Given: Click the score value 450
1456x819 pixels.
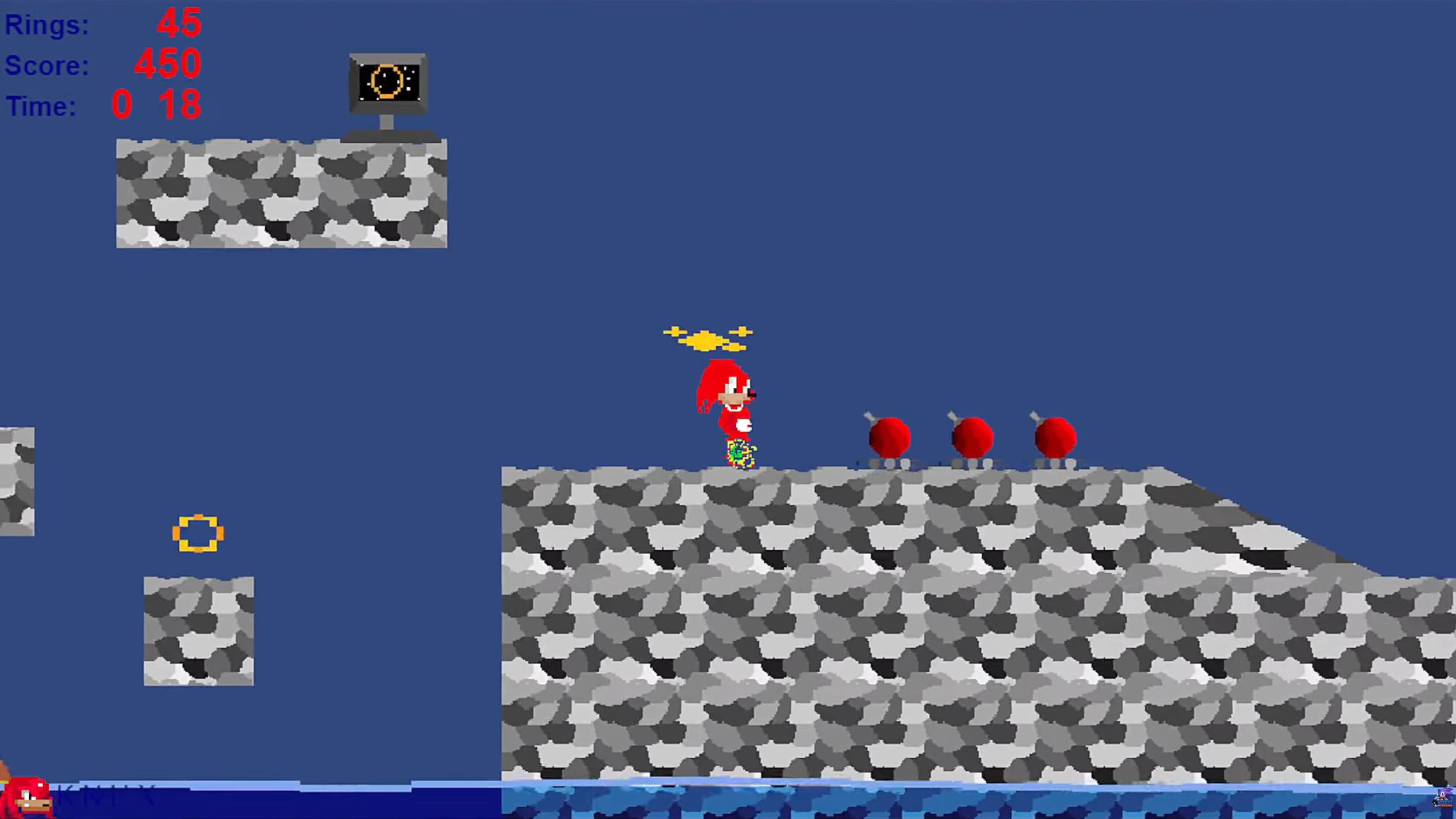Looking at the screenshot, I should tap(165, 64).
